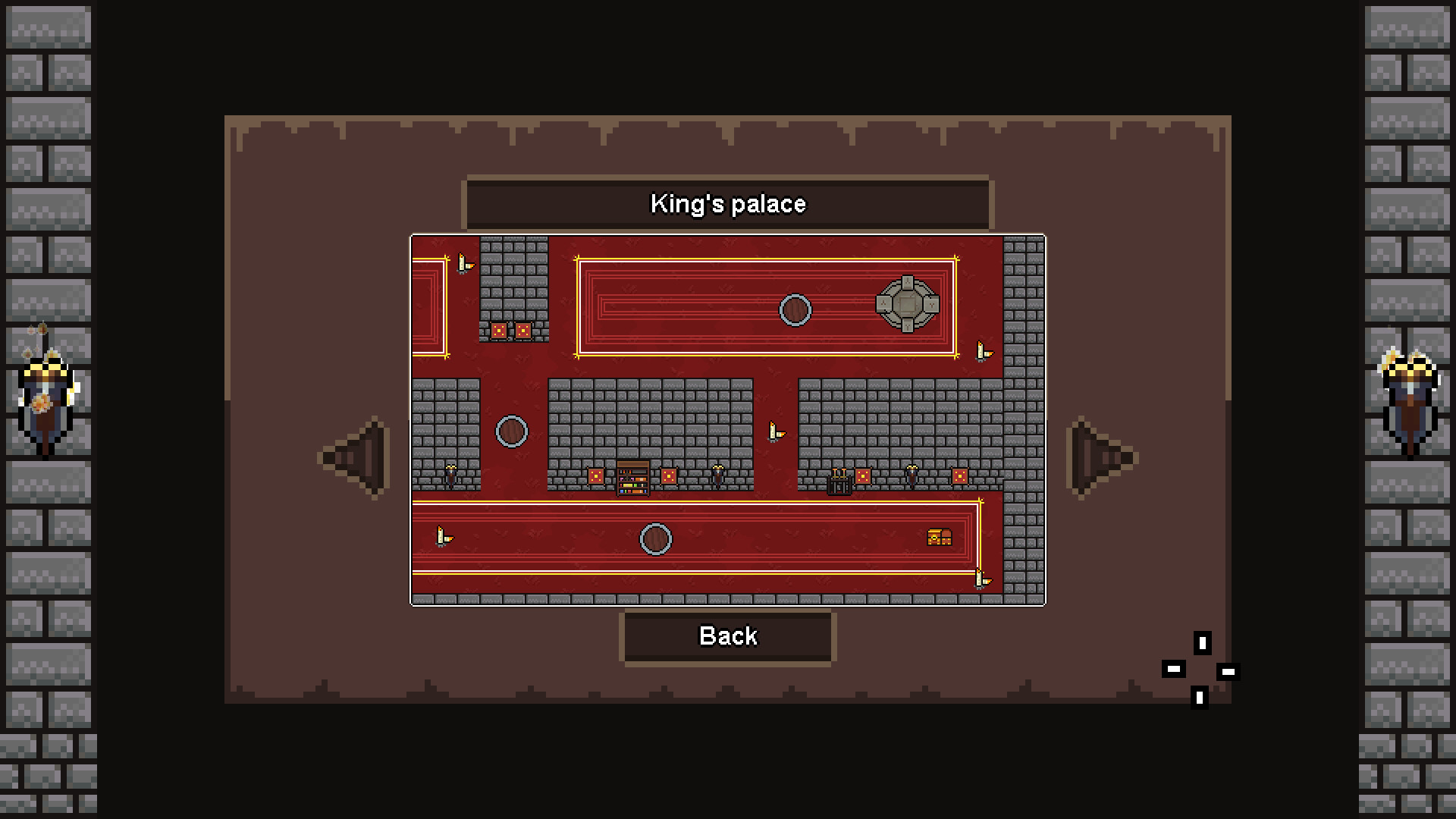Viewport: 1456px width, 819px height.
Task: Click the candle at the bottom-right carpet corner
Action: click(x=980, y=579)
